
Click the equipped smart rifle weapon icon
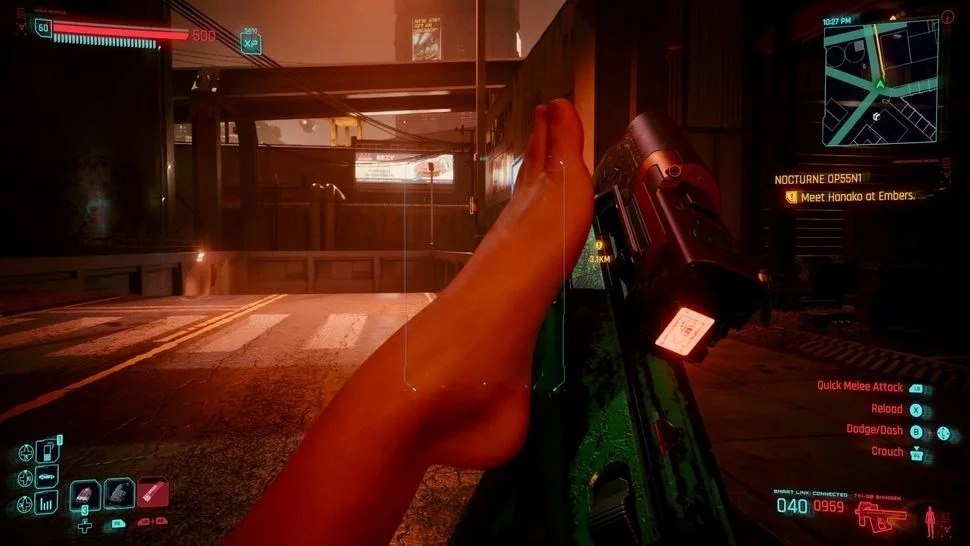(881, 515)
